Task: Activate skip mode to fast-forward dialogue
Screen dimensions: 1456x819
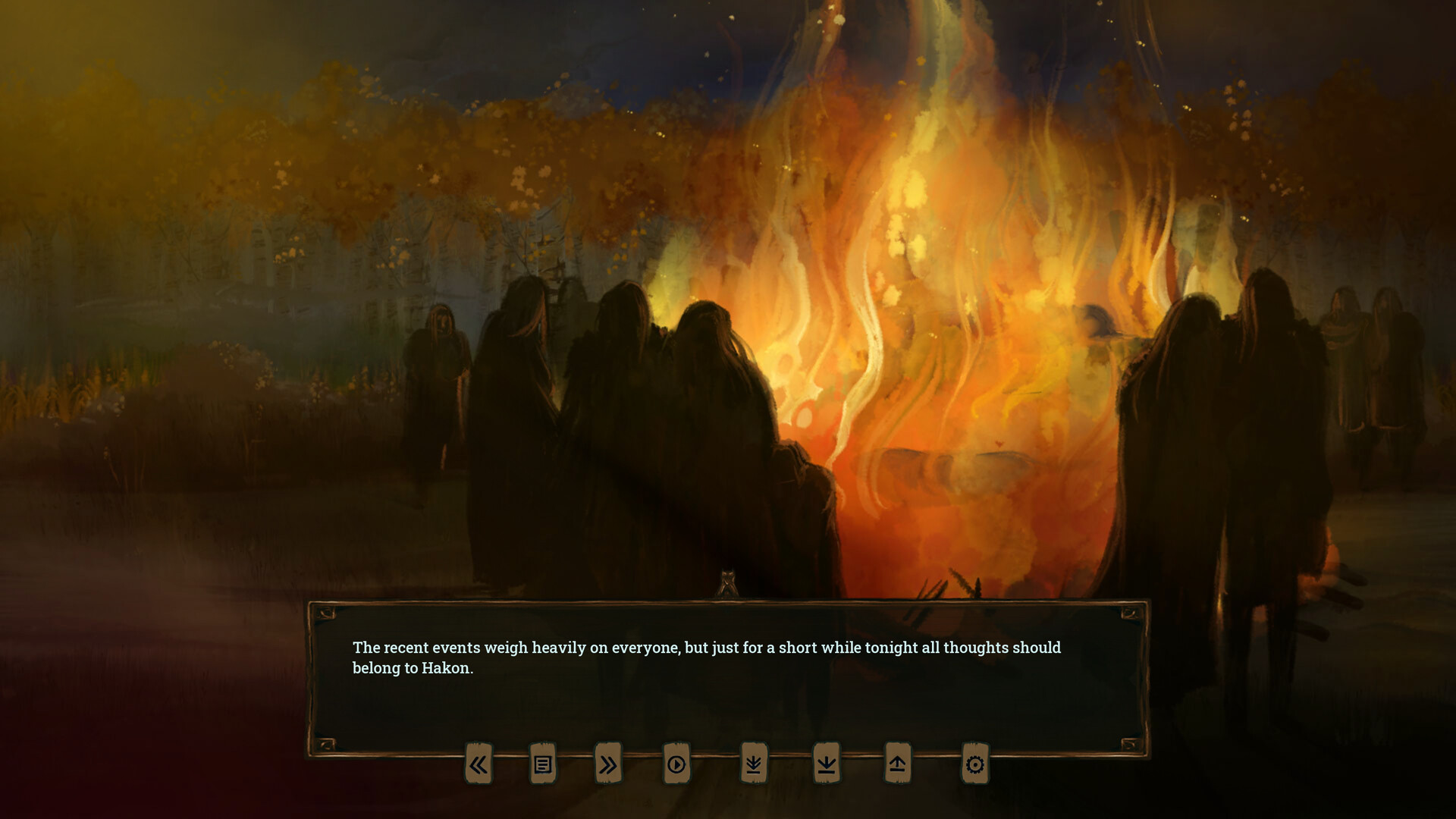Action: point(604,765)
